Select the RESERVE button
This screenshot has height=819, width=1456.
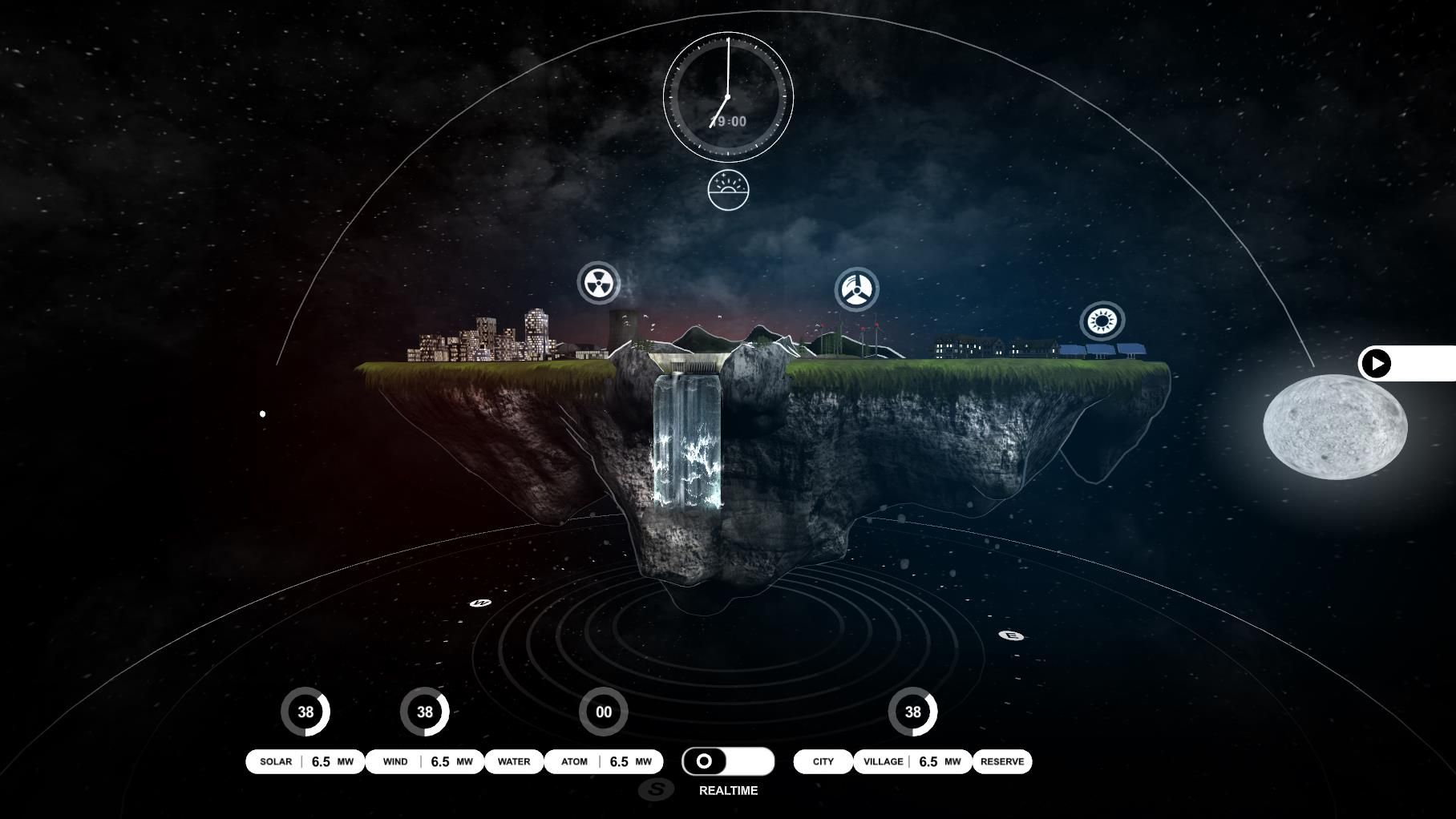[1002, 761]
